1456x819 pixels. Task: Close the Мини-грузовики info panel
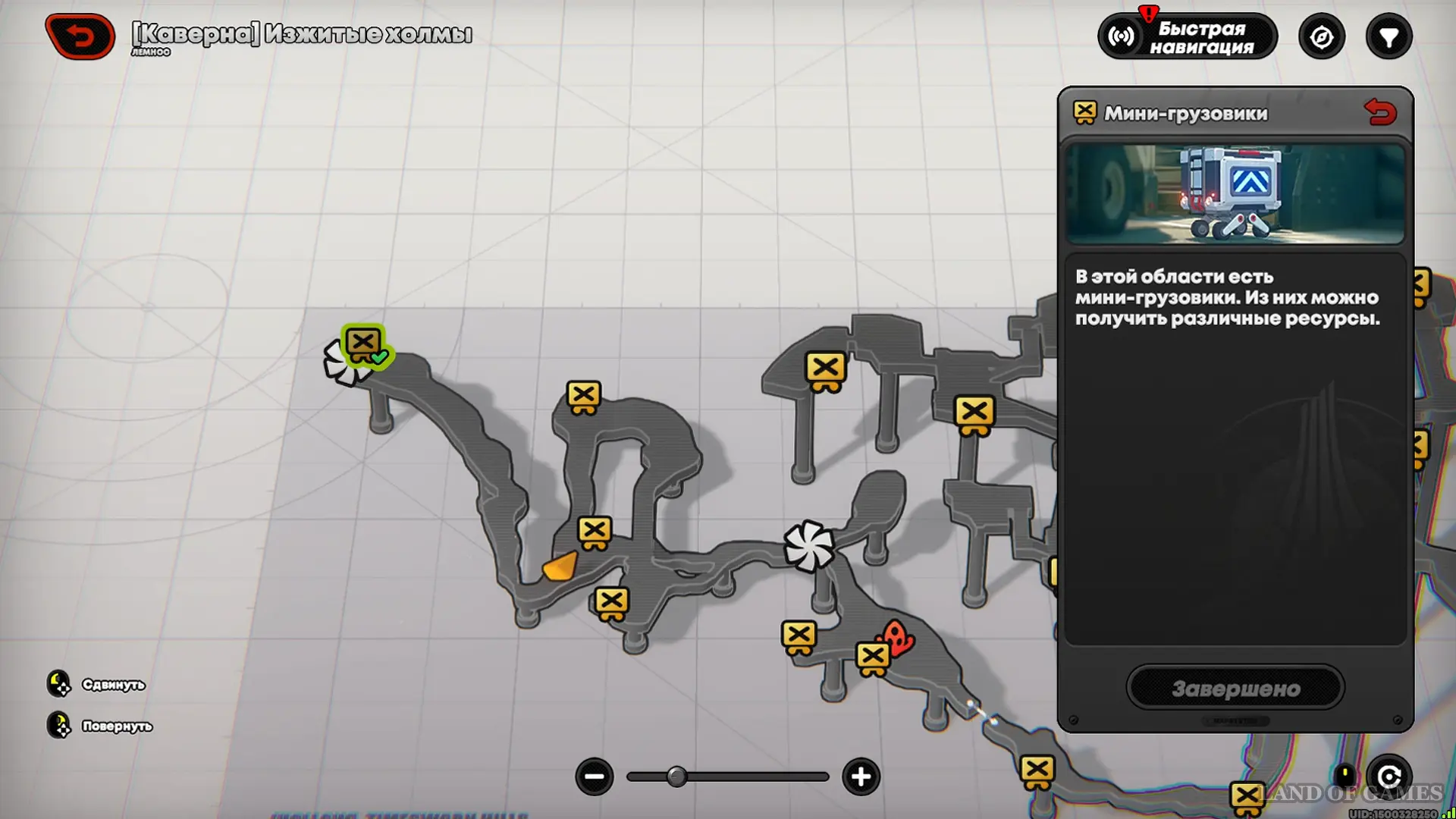(x=1380, y=112)
